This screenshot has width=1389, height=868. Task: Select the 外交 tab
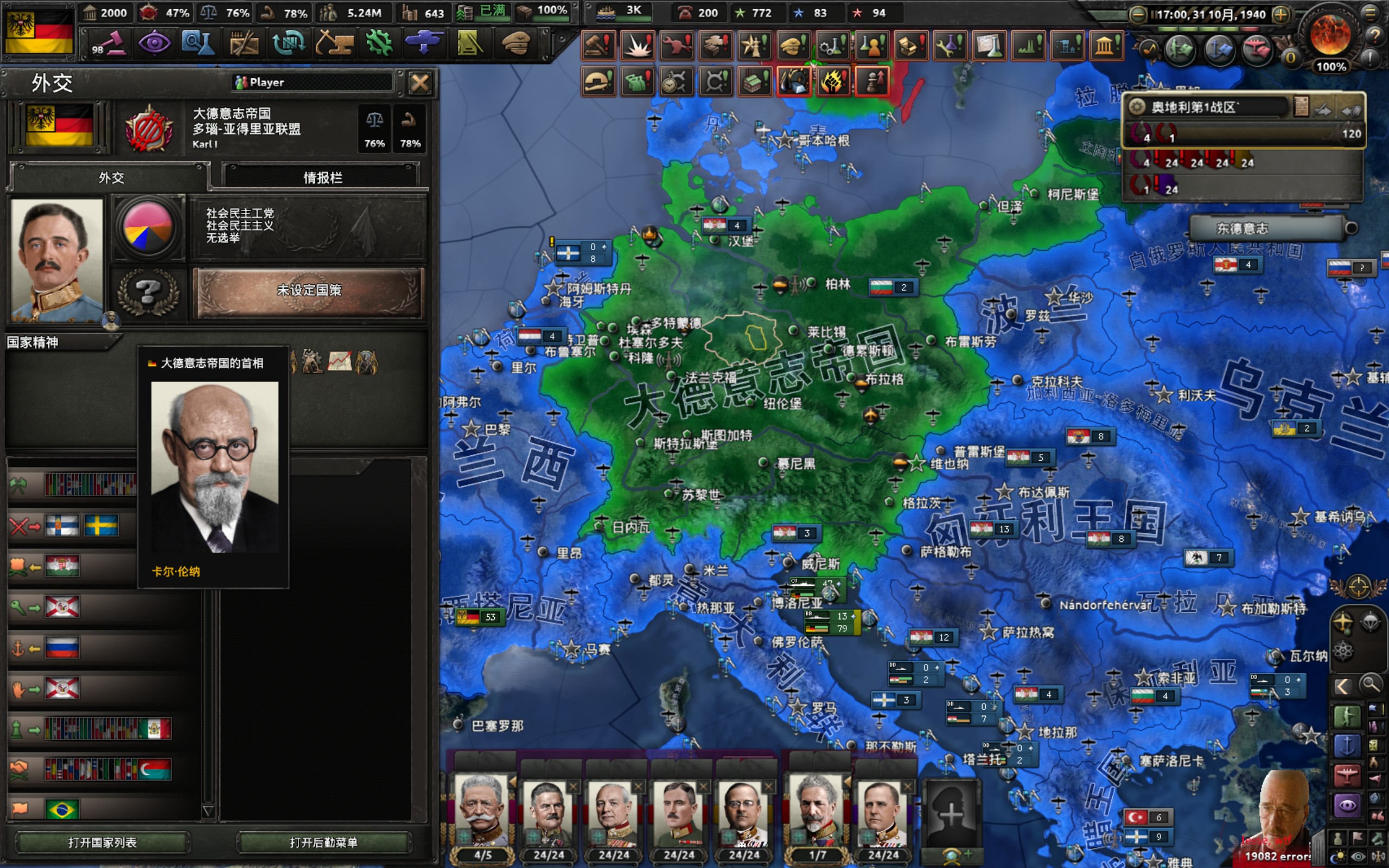click(x=111, y=177)
